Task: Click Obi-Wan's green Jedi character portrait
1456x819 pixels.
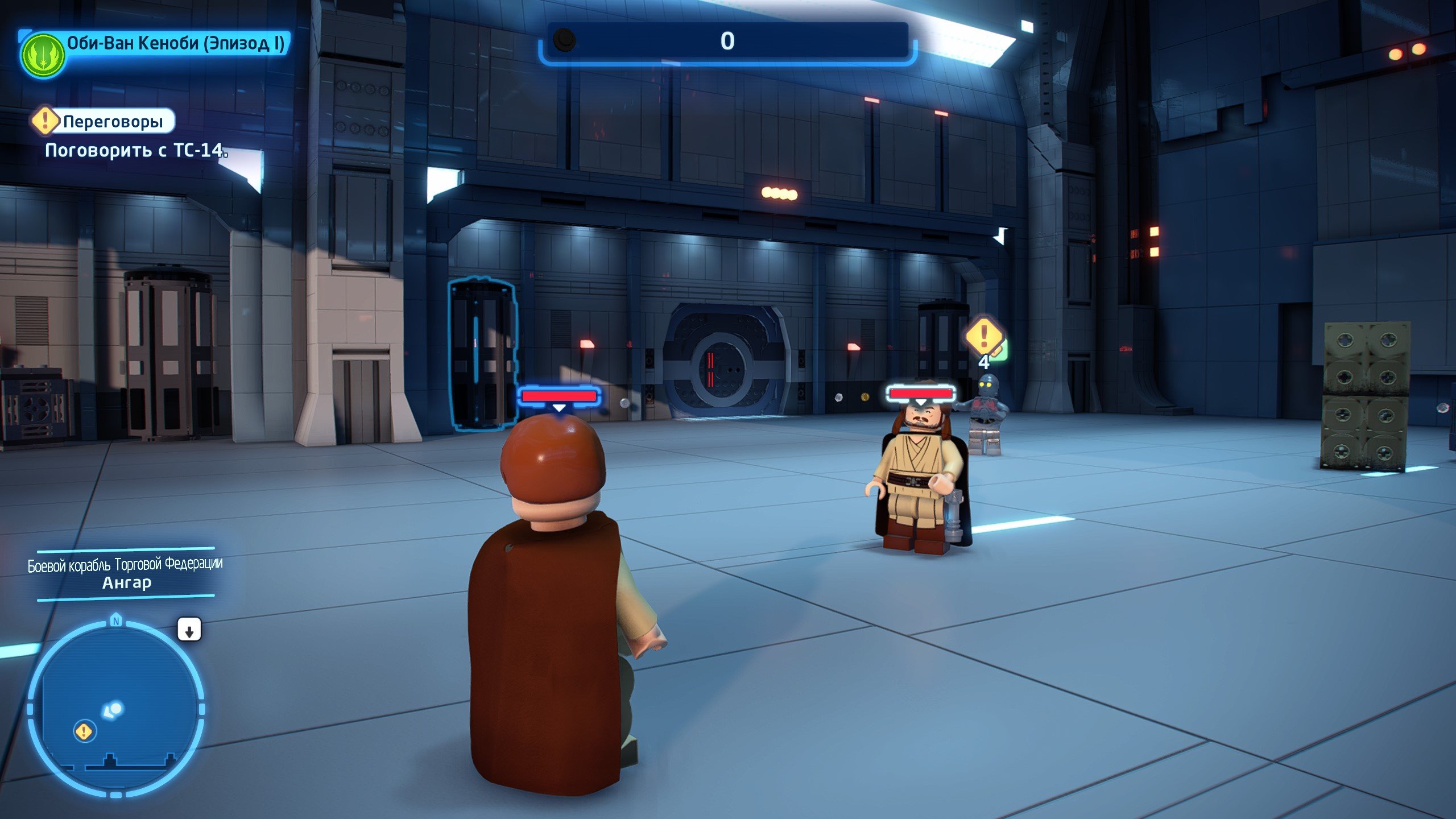Action: click(x=42, y=55)
